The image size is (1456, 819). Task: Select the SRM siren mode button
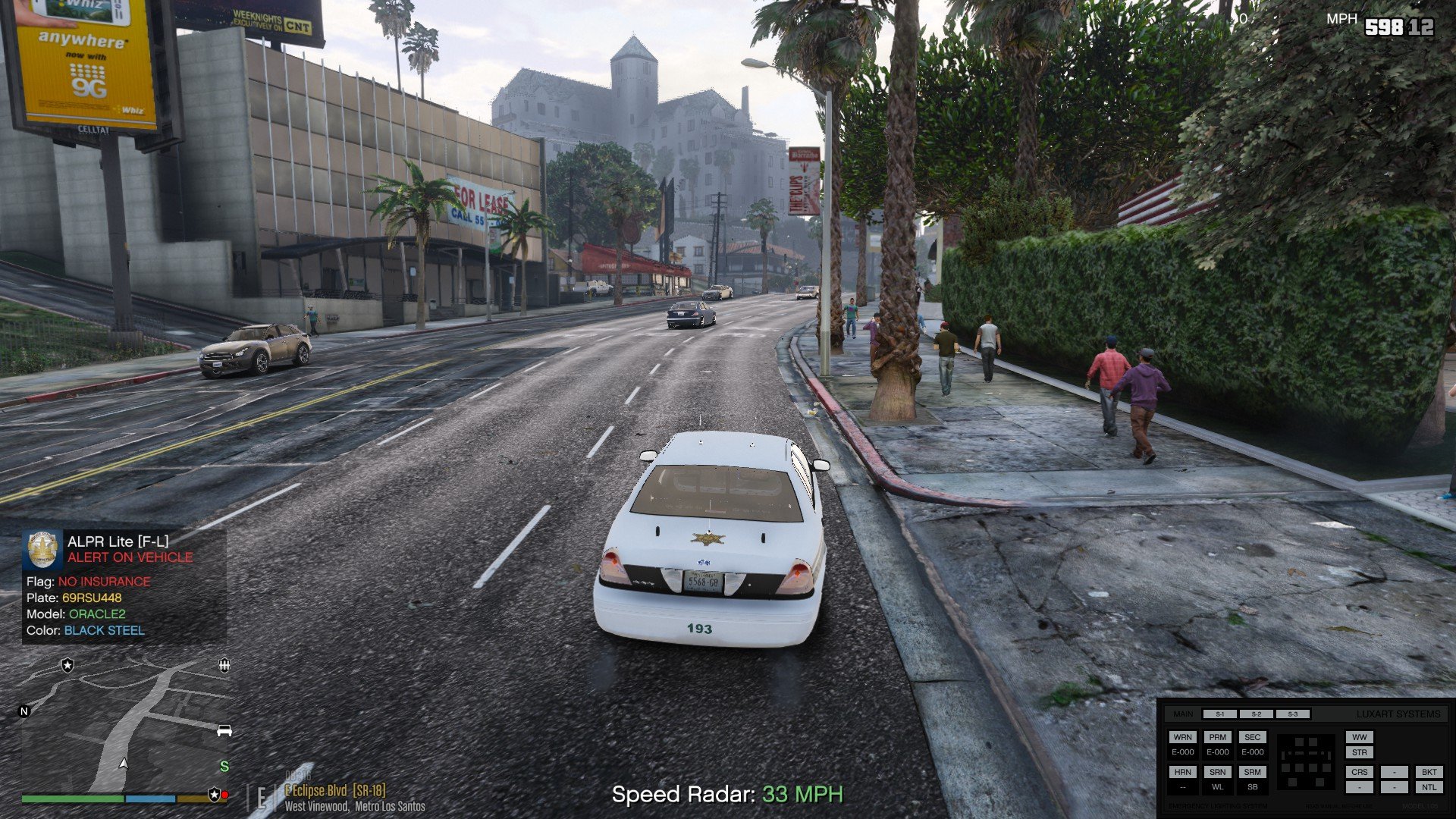coord(1252,772)
